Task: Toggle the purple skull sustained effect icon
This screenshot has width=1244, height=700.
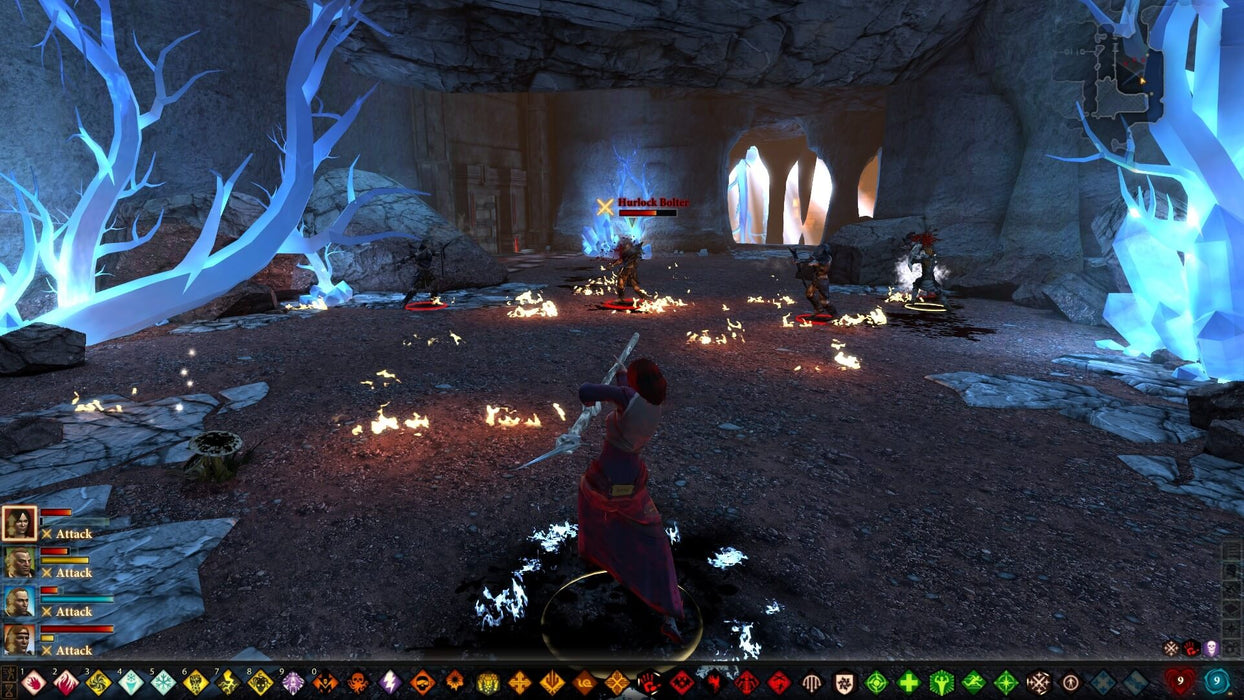Action: [1211, 648]
